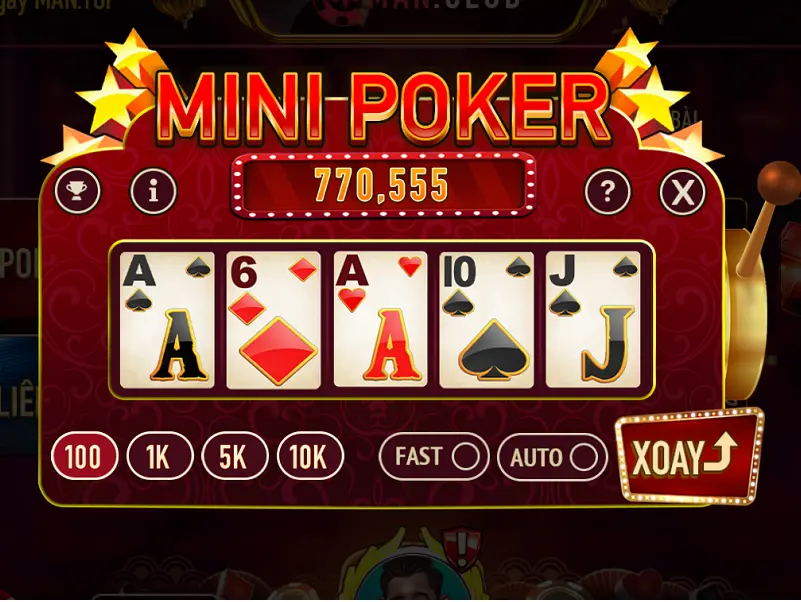Show the info panel
The height and width of the screenshot is (602, 801).
154,189
